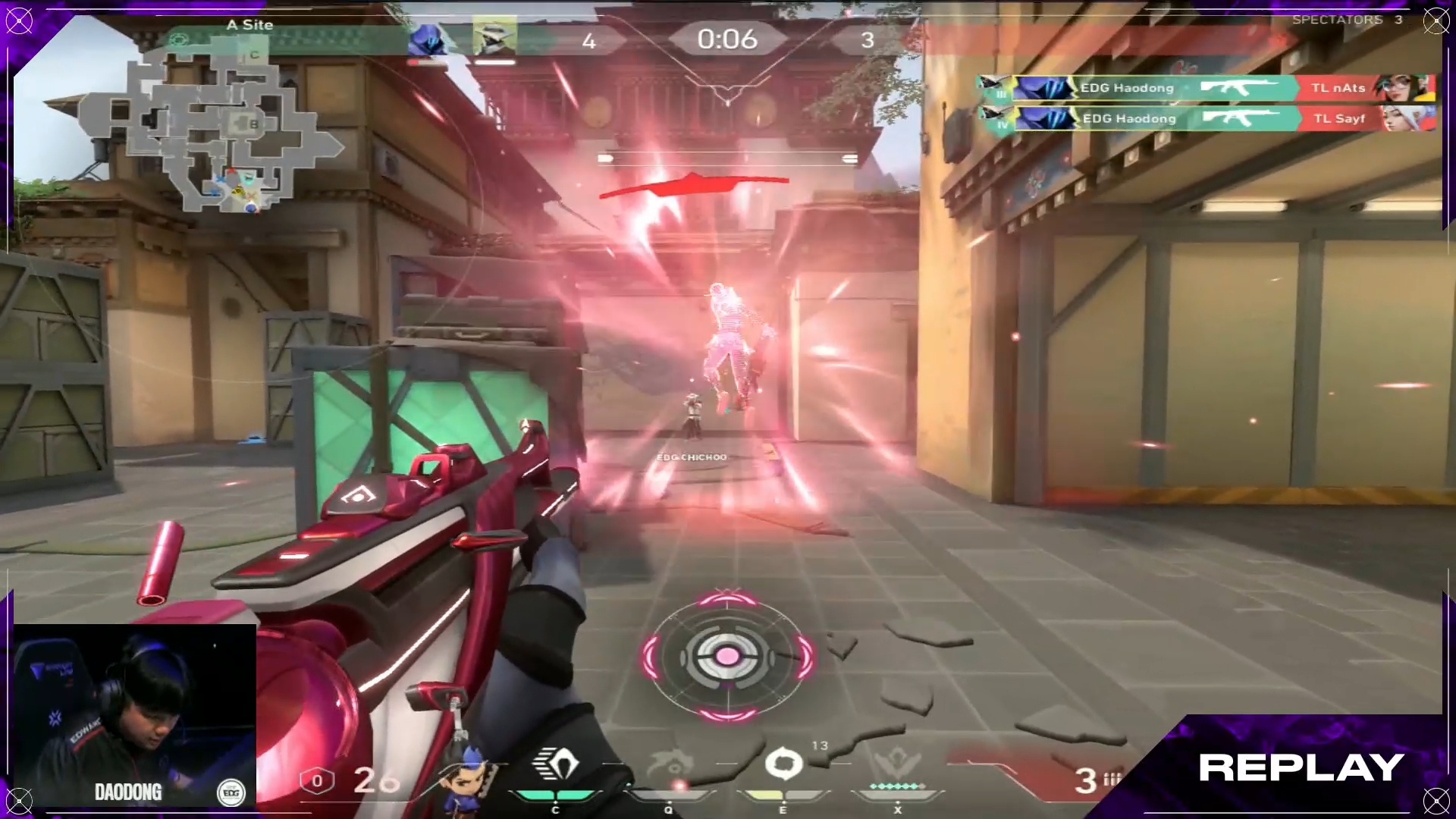
Task: Select the Cypher player portrait in top bar
Action: click(494, 37)
